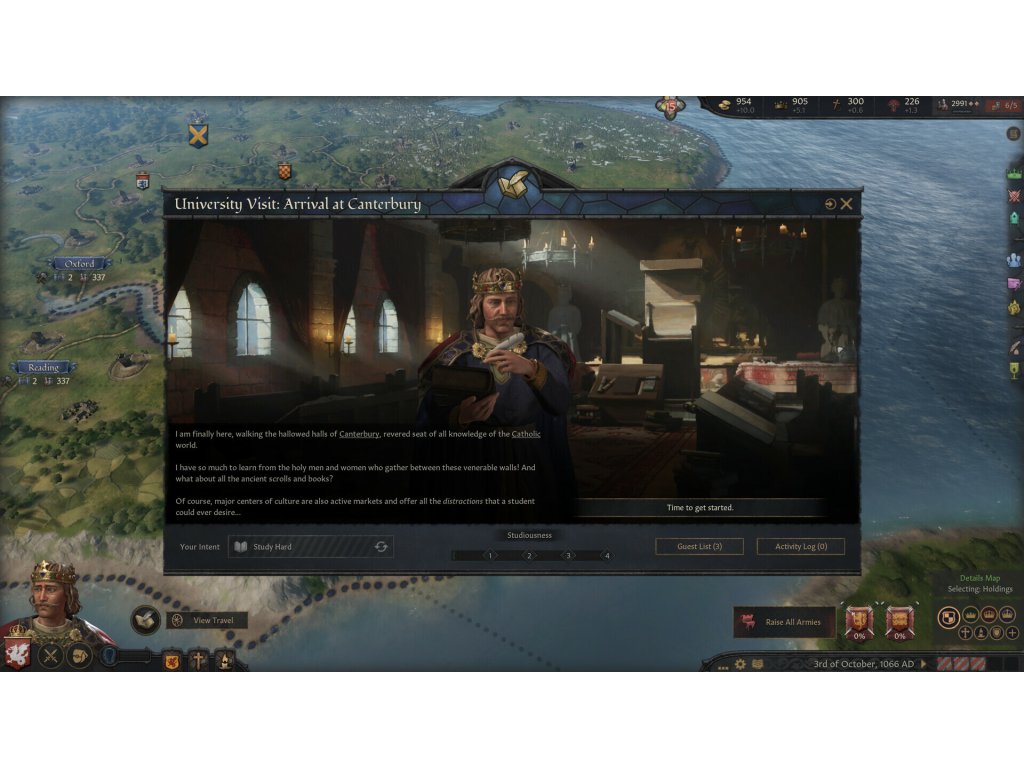
Task: Select the Oxford holding label on the map
Action: pos(79,264)
